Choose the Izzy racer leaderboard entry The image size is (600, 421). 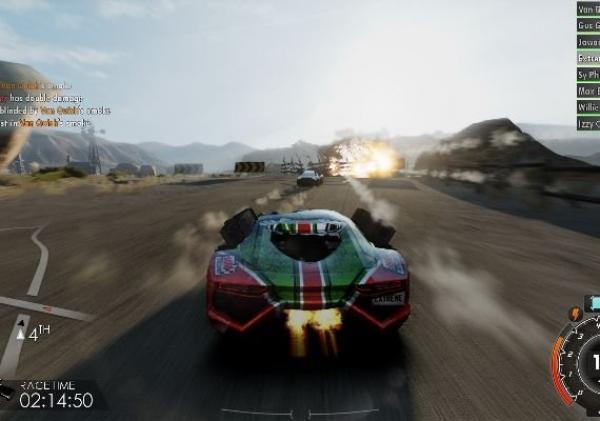pyautogui.click(x=588, y=122)
